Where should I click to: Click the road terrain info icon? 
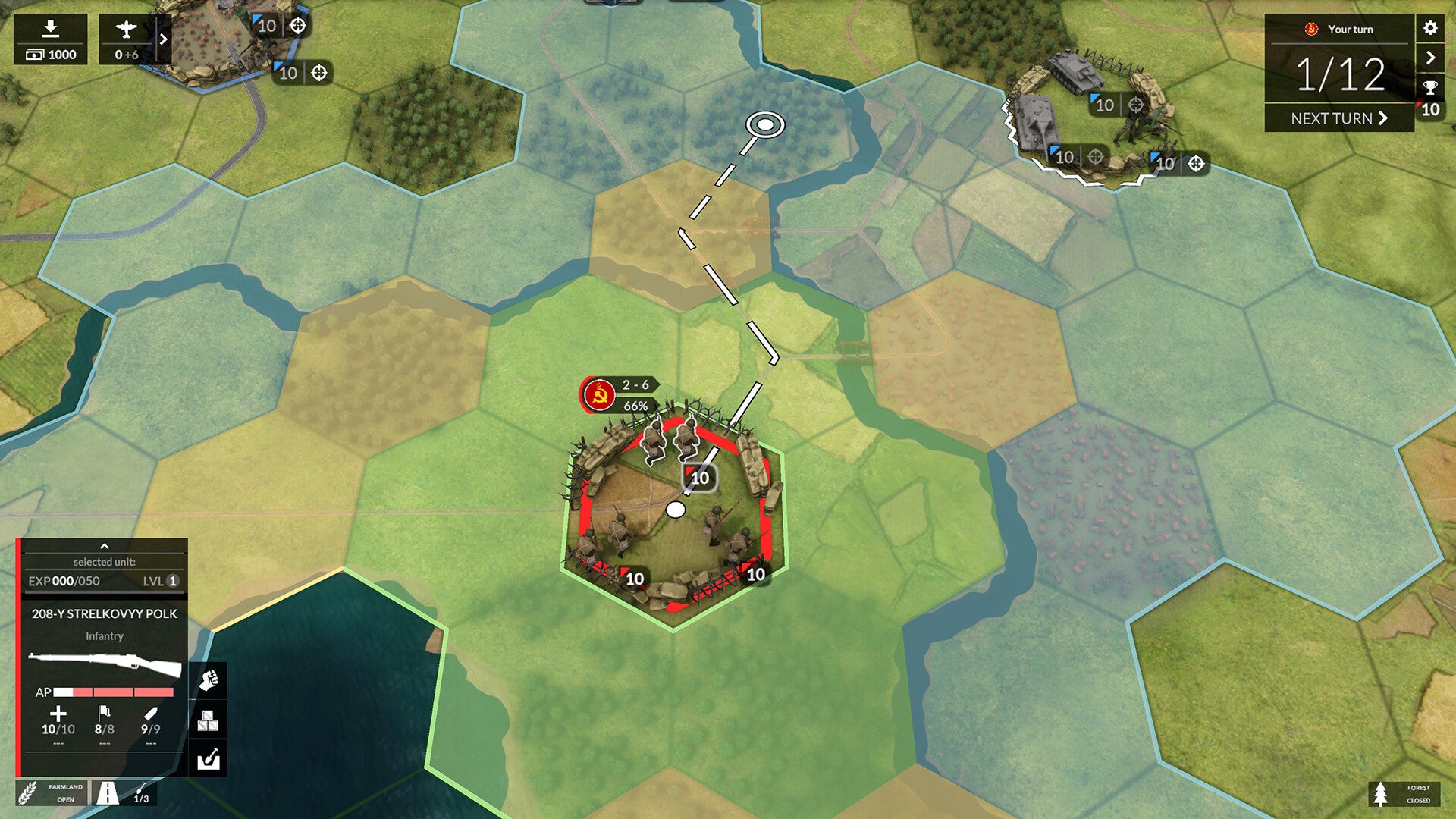pos(108,793)
